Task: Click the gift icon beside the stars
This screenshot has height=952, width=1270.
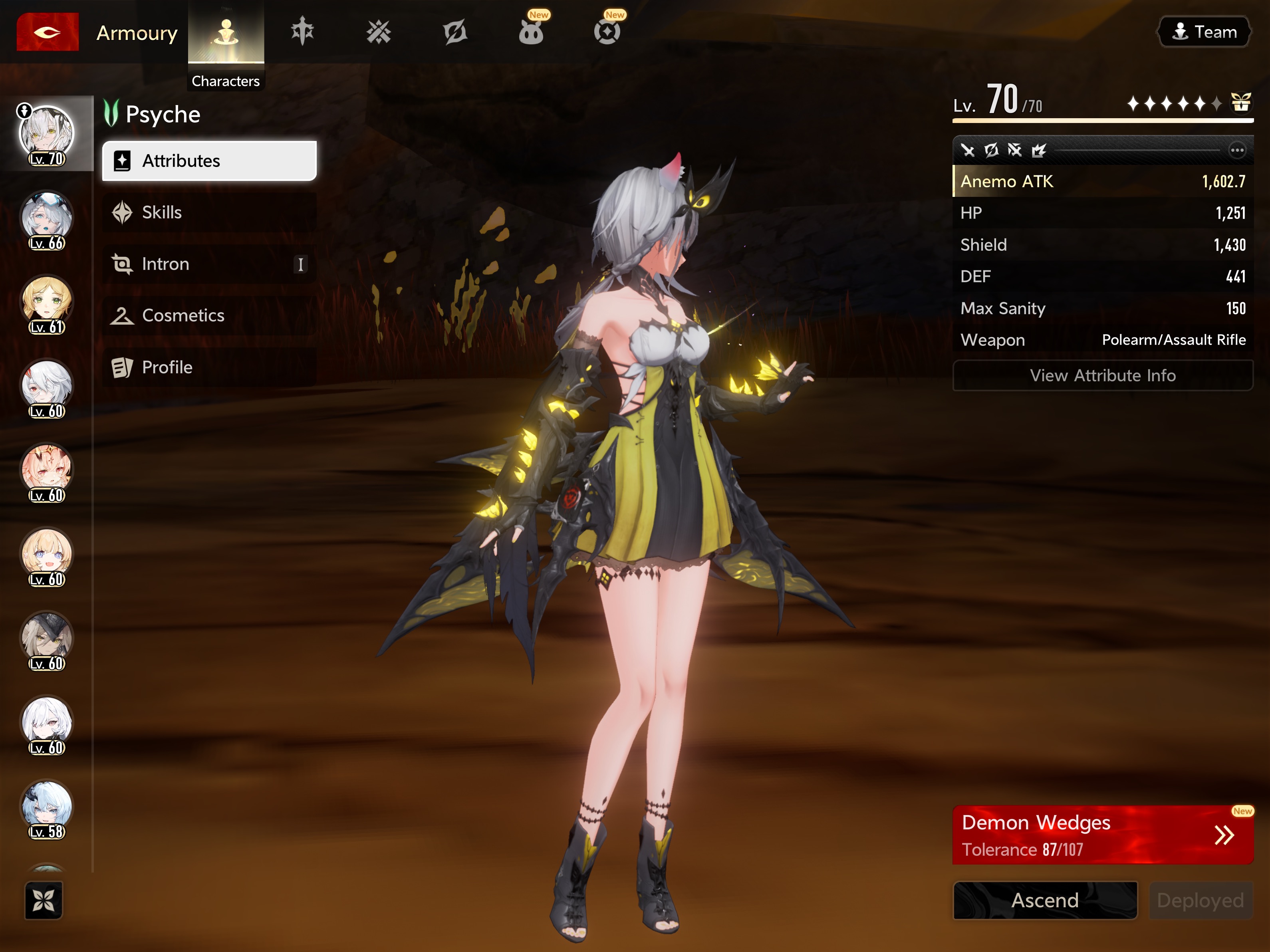Action: (x=1241, y=103)
